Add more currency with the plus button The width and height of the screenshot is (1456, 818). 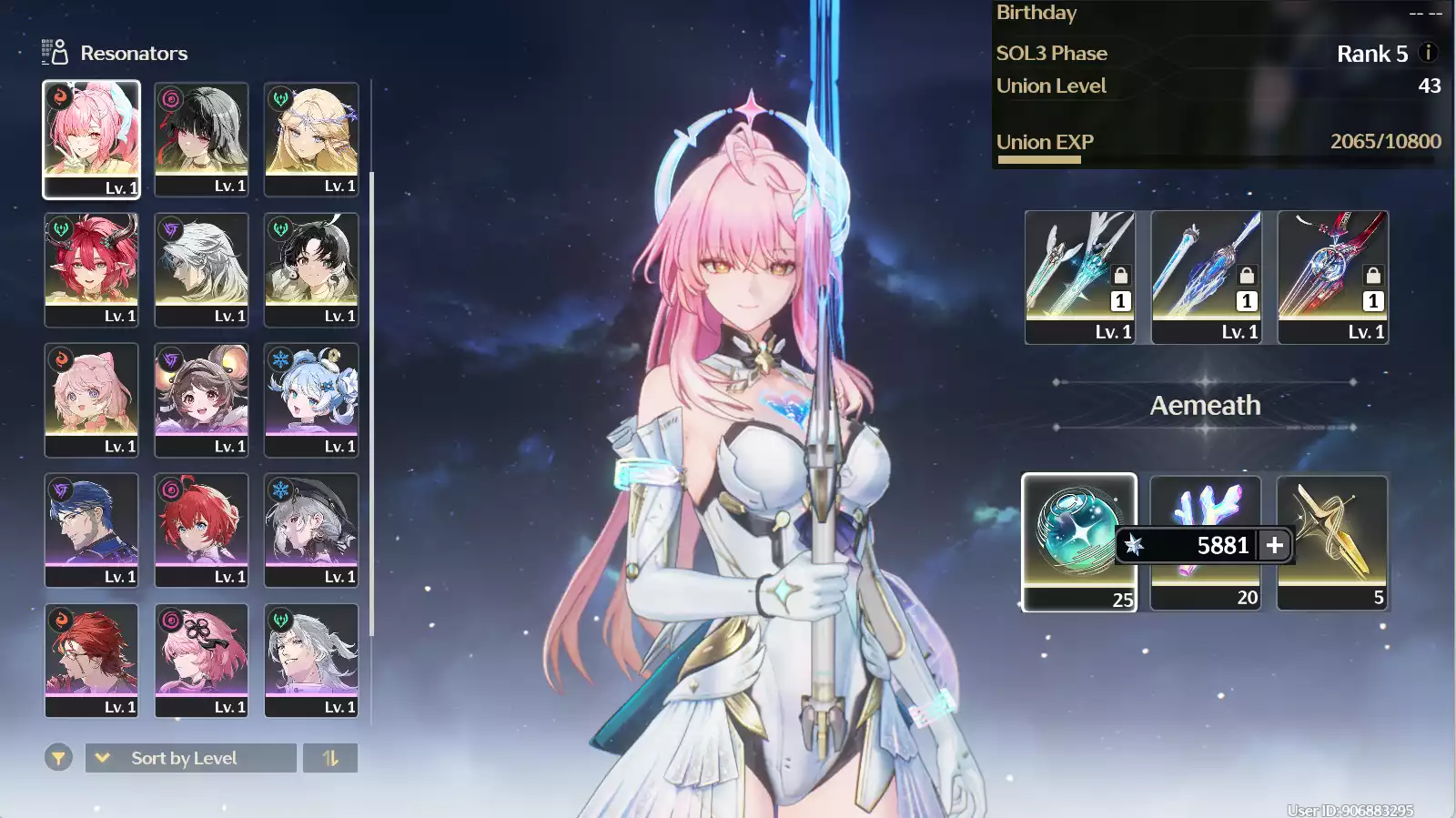[1275, 545]
